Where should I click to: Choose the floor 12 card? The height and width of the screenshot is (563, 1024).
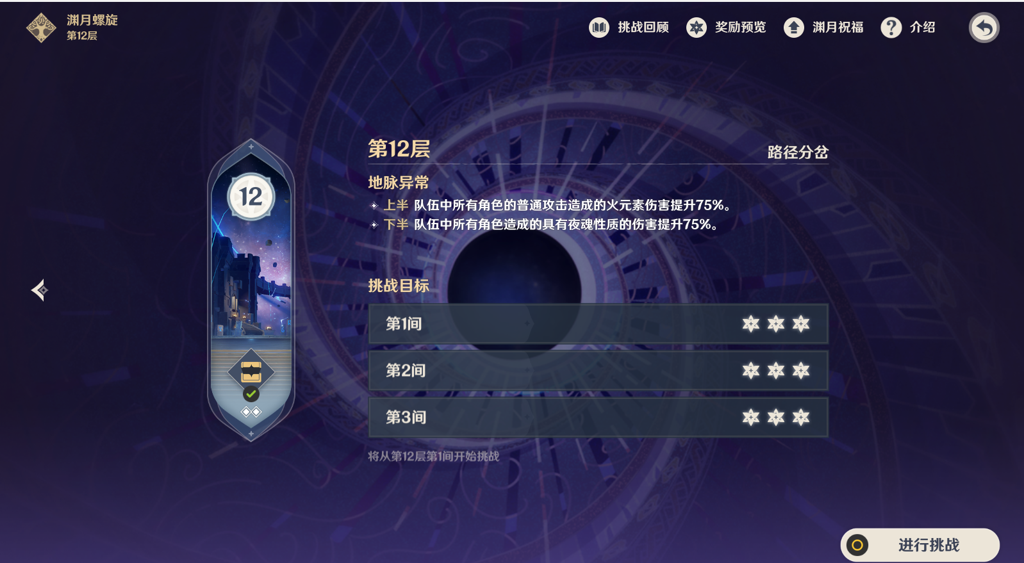click(250, 290)
